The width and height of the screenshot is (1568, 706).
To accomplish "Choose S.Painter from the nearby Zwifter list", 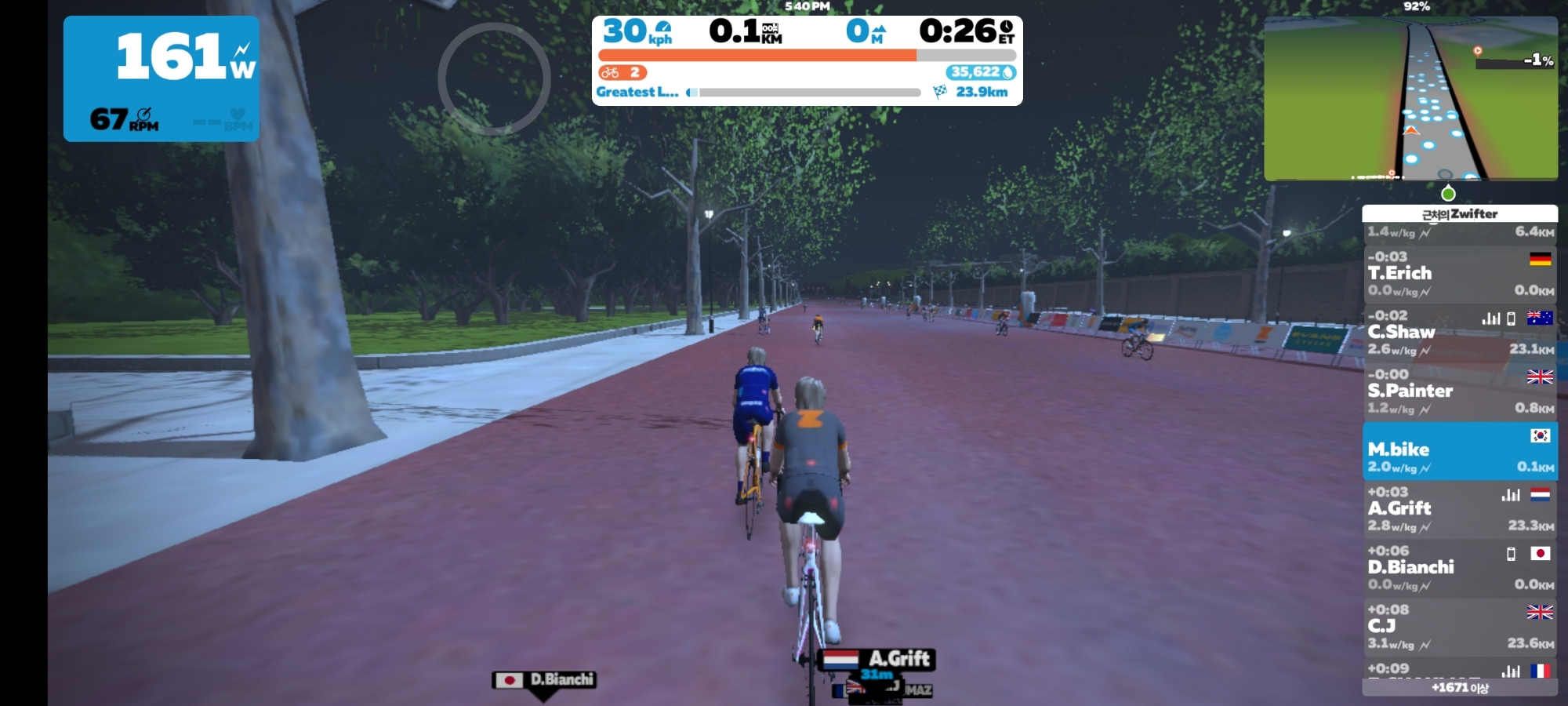I will click(x=1459, y=391).
